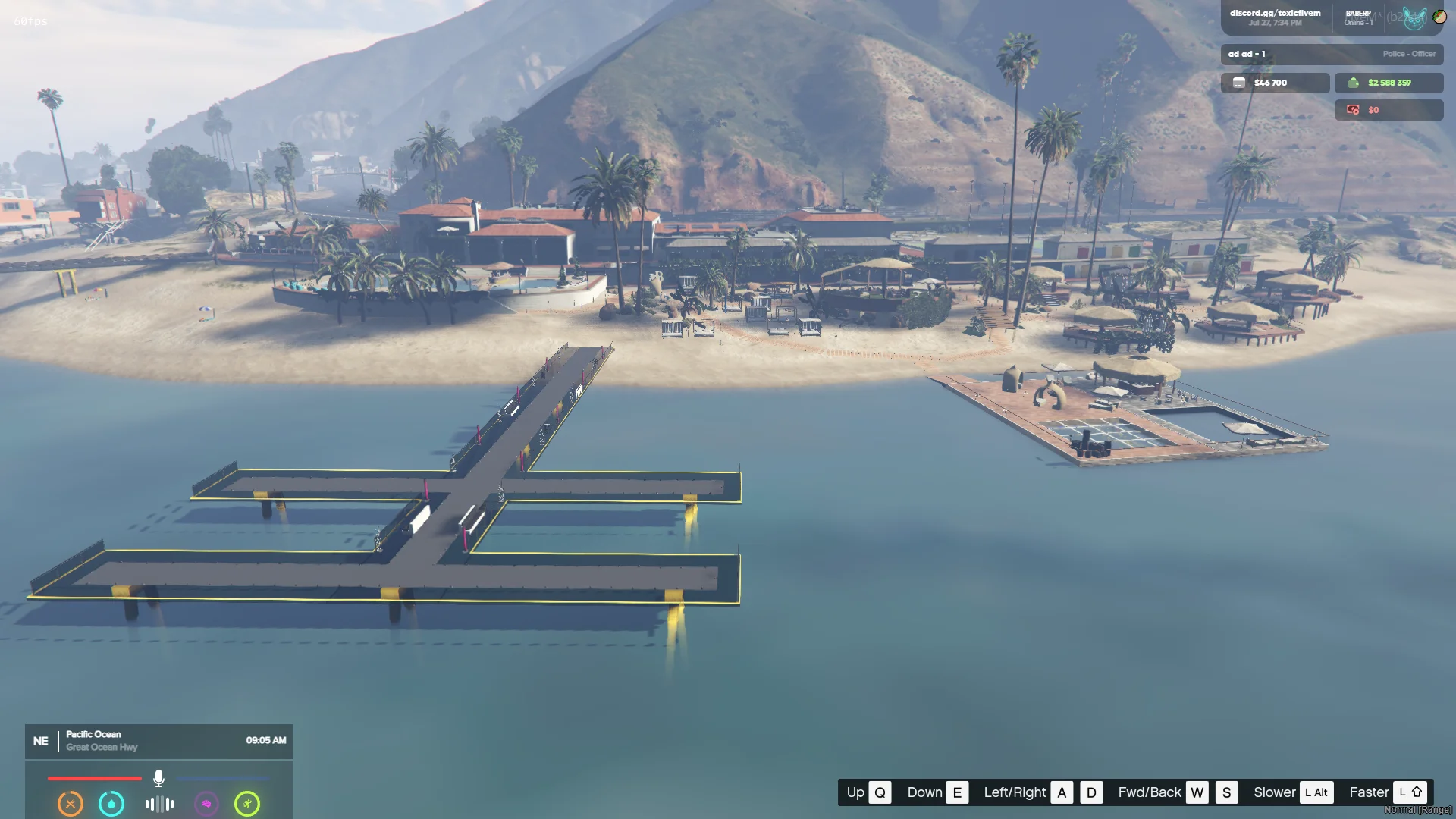Screen dimensions: 1456x819
Task: Toggle the white microphone icon
Action: click(x=158, y=778)
